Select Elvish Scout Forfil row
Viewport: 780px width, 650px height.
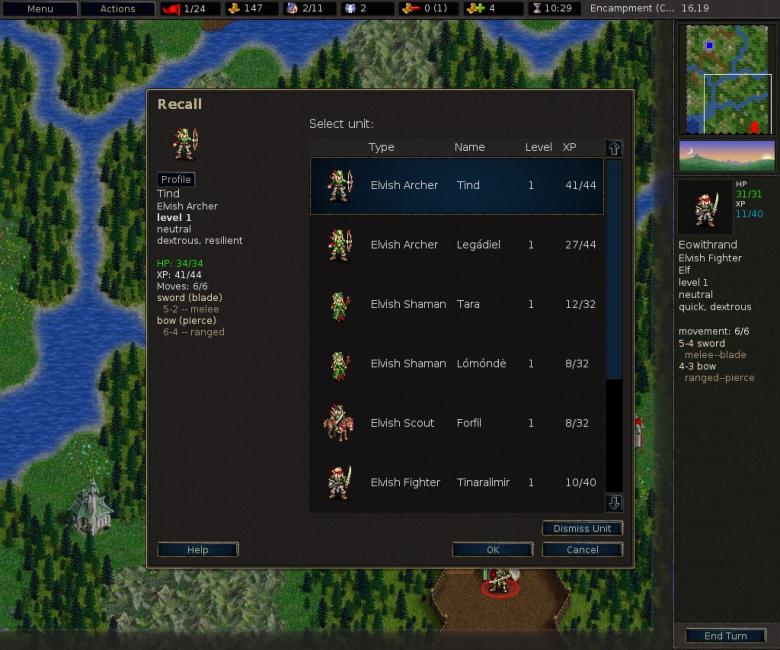pyautogui.click(x=456, y=423)
